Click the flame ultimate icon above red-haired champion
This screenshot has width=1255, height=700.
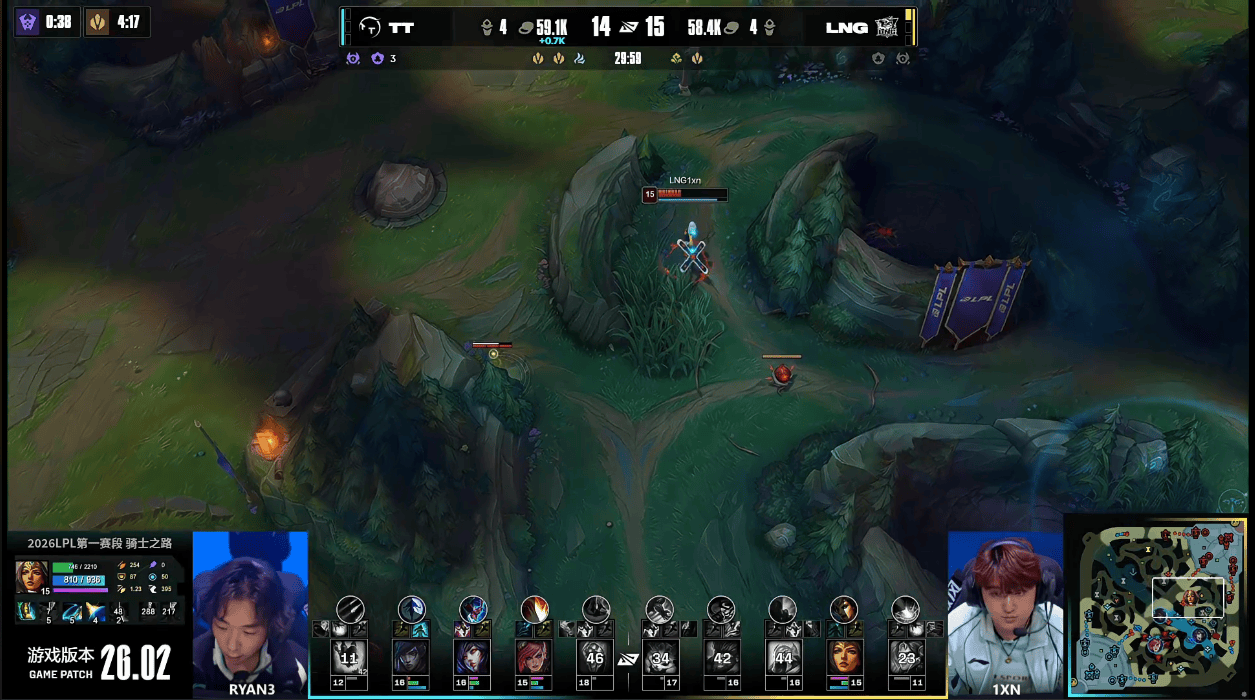pyautogui.click(x=534, y=609)
